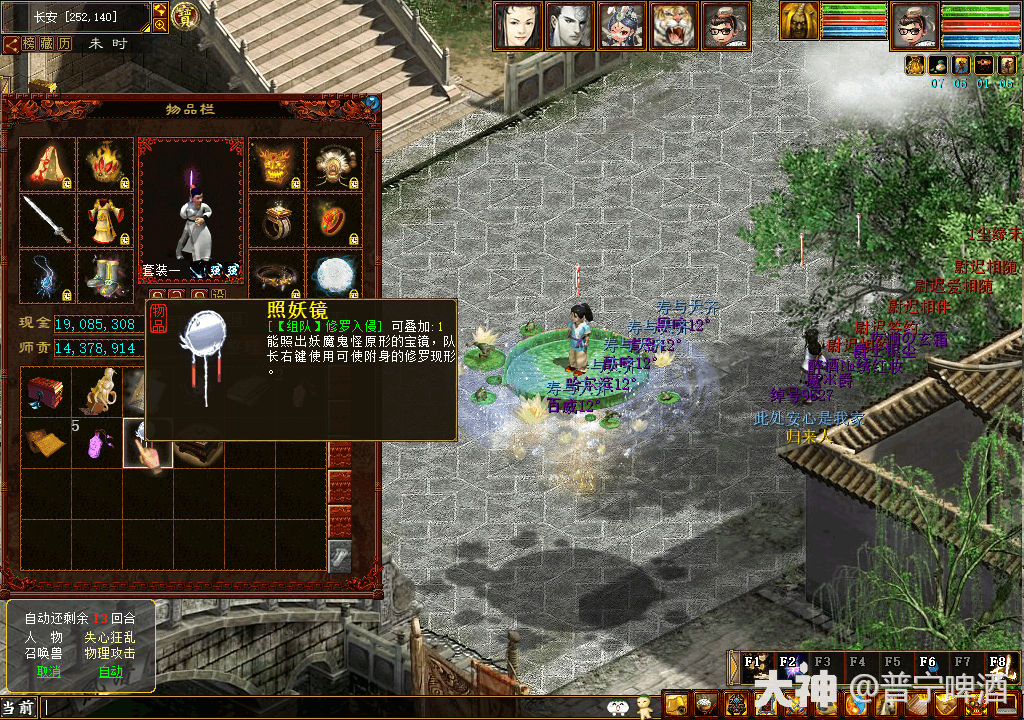Cancel auto-battle with the 取消 button
This screenshot has width=1024, height=720.
click(x=48, y=672)
